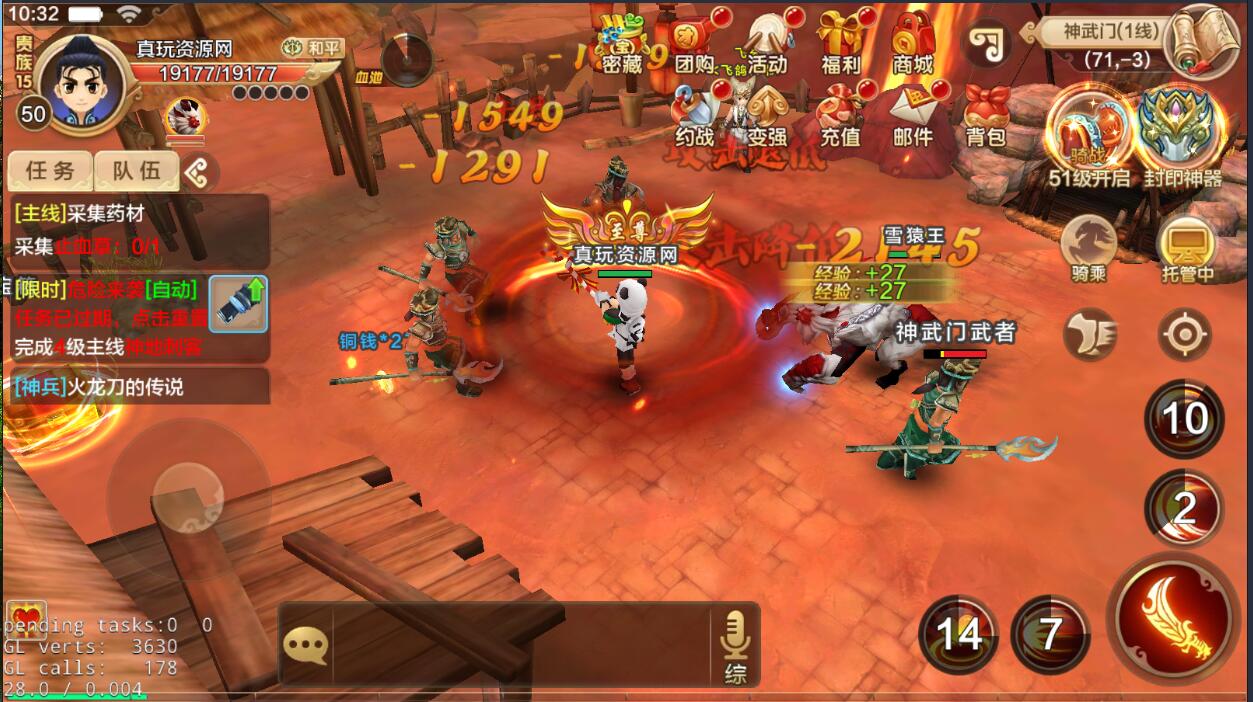Select the 神兵 火龙刀的传说 quest entry
Image resolution: width=1253 pixels, height=702 pixels.
pyautogui.click(x=136, y=387)
